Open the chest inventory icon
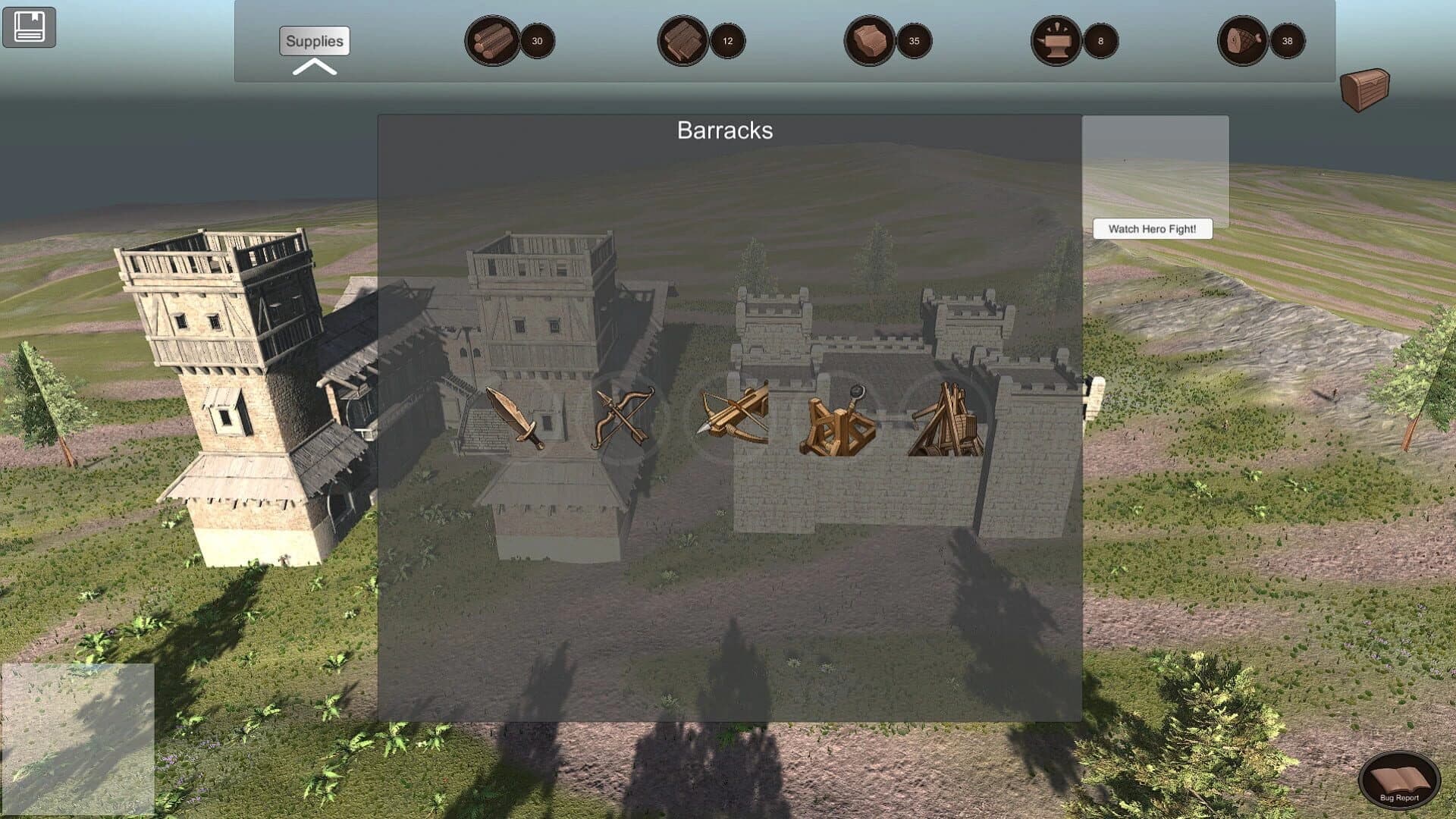1456x819 pixels. [1365, 87]
